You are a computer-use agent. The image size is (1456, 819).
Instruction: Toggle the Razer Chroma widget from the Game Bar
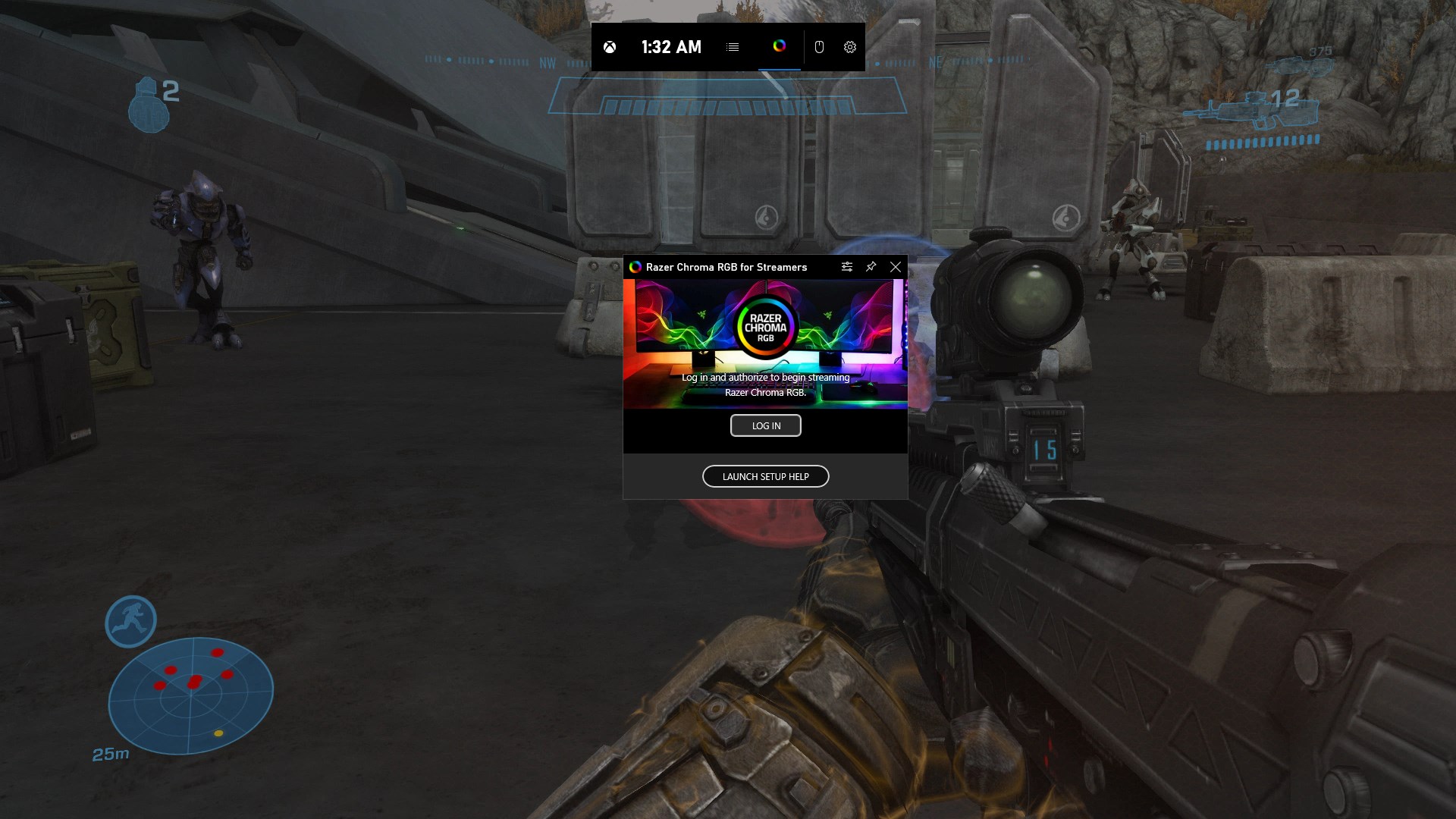click(x=780, y=47)
